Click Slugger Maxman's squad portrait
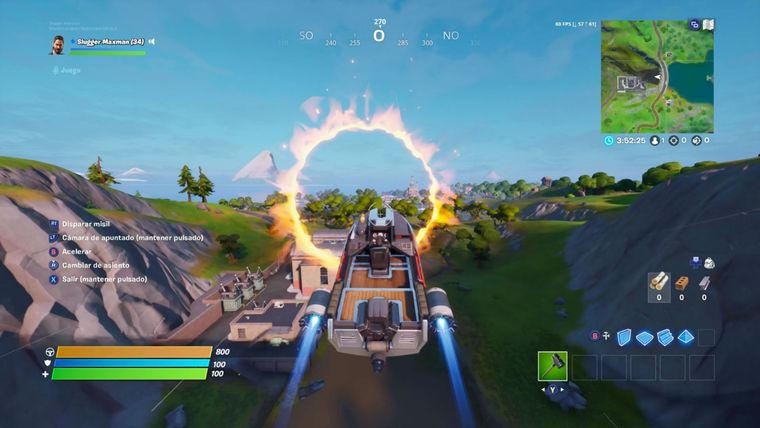This screenshot has width=760, height=428. [x=58, y=45]
